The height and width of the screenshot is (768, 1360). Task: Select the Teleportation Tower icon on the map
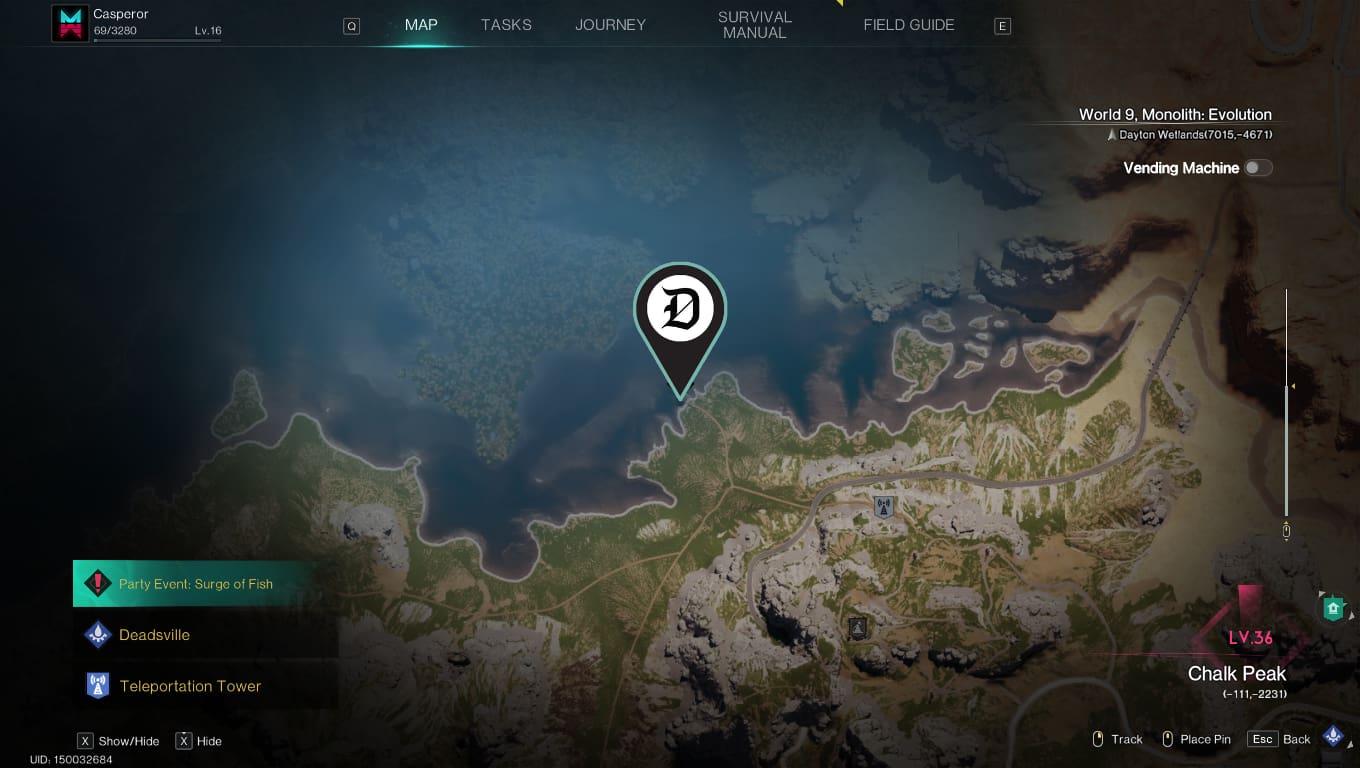pos(884,507)
